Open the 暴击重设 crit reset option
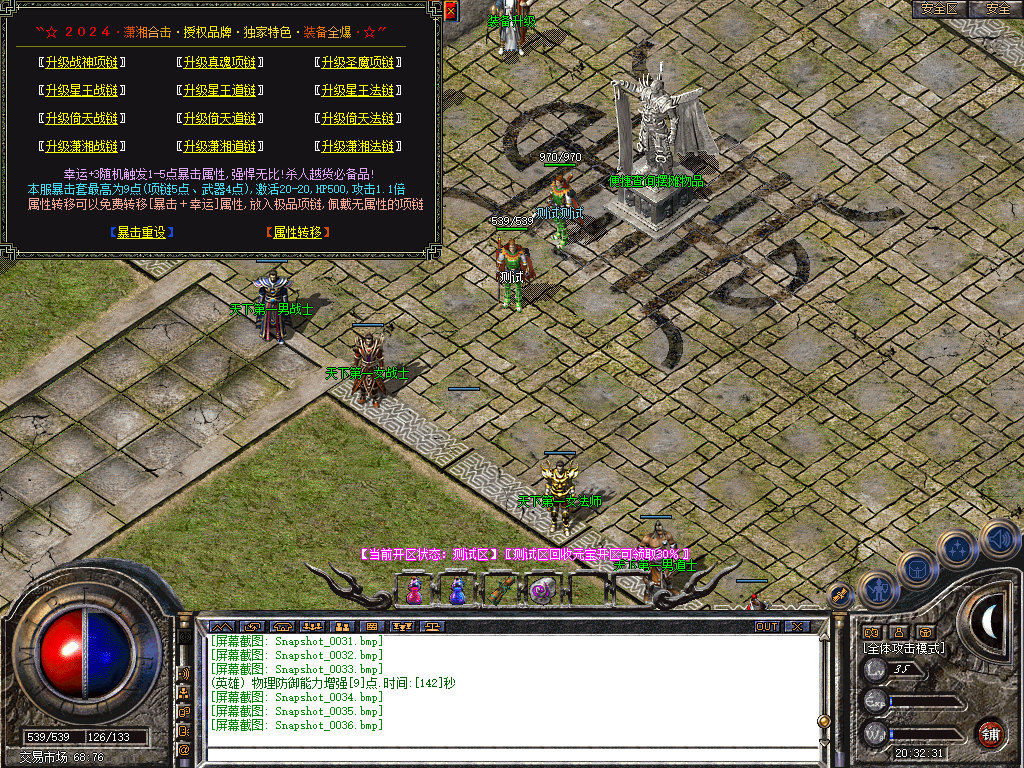 pyautogui.click(x=142, y=232)
